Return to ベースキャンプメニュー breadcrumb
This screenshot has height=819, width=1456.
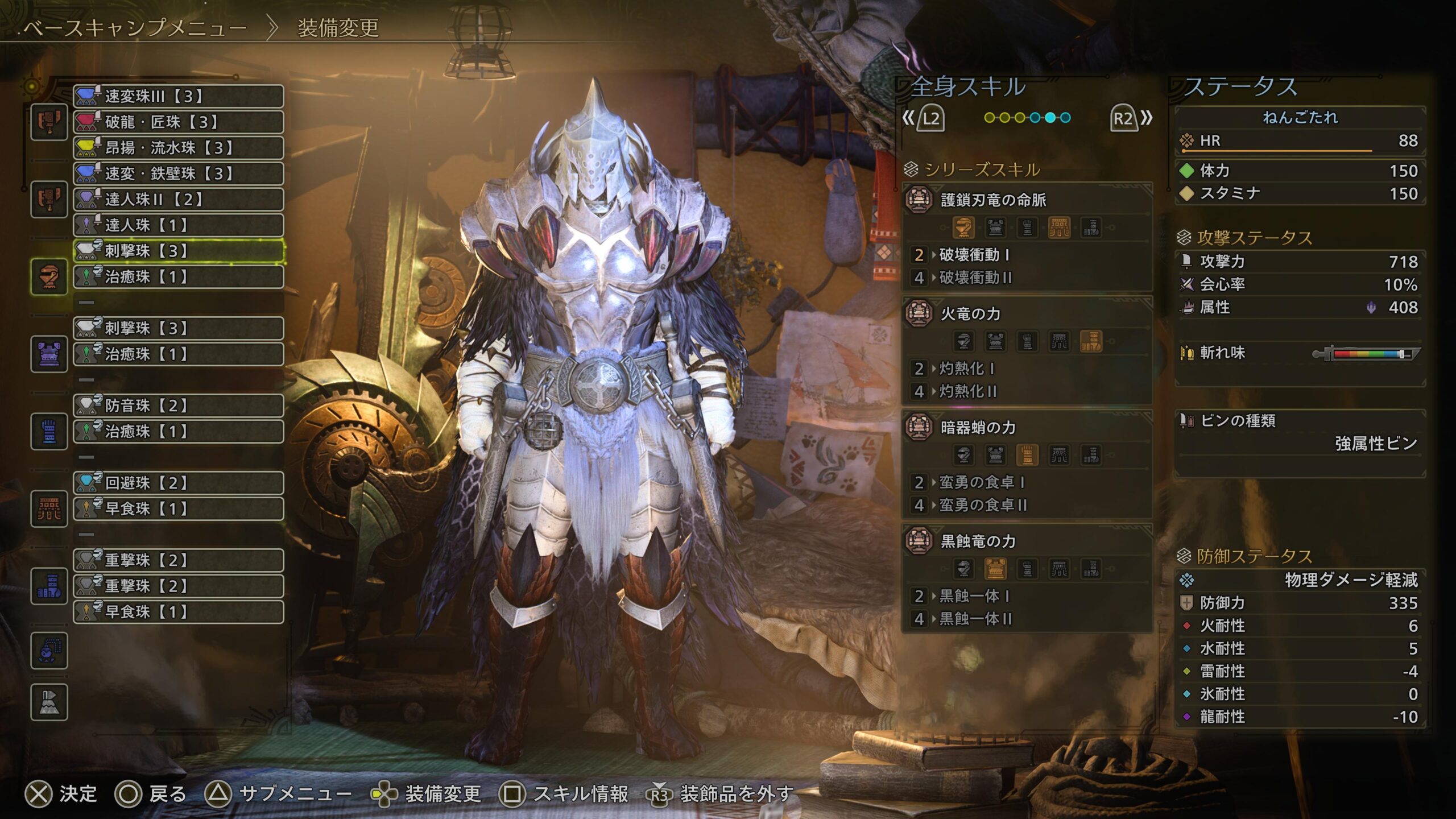coord(135,27)
